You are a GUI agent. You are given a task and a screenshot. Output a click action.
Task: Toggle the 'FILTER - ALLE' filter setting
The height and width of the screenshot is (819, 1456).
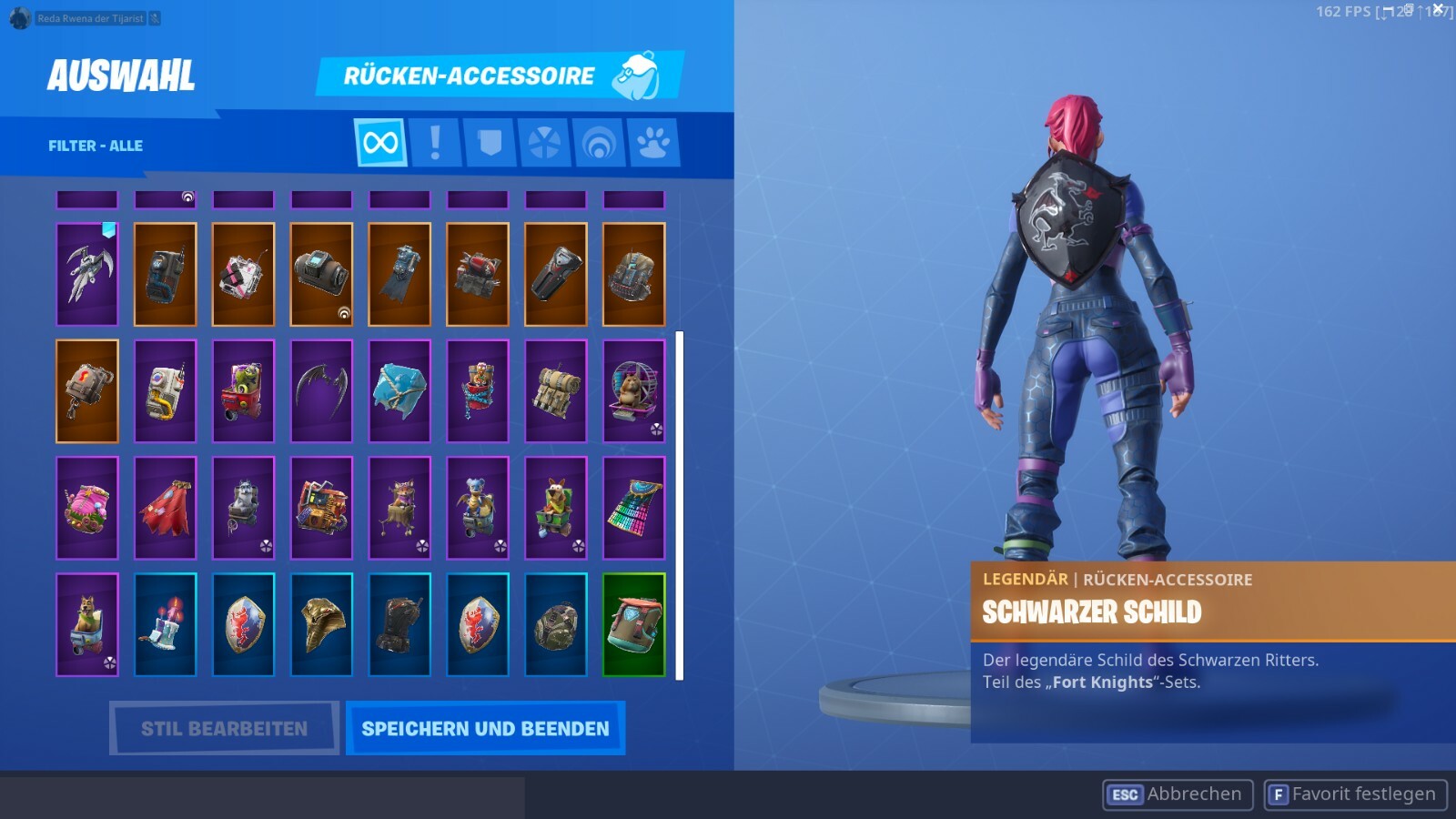pos(96,145)
